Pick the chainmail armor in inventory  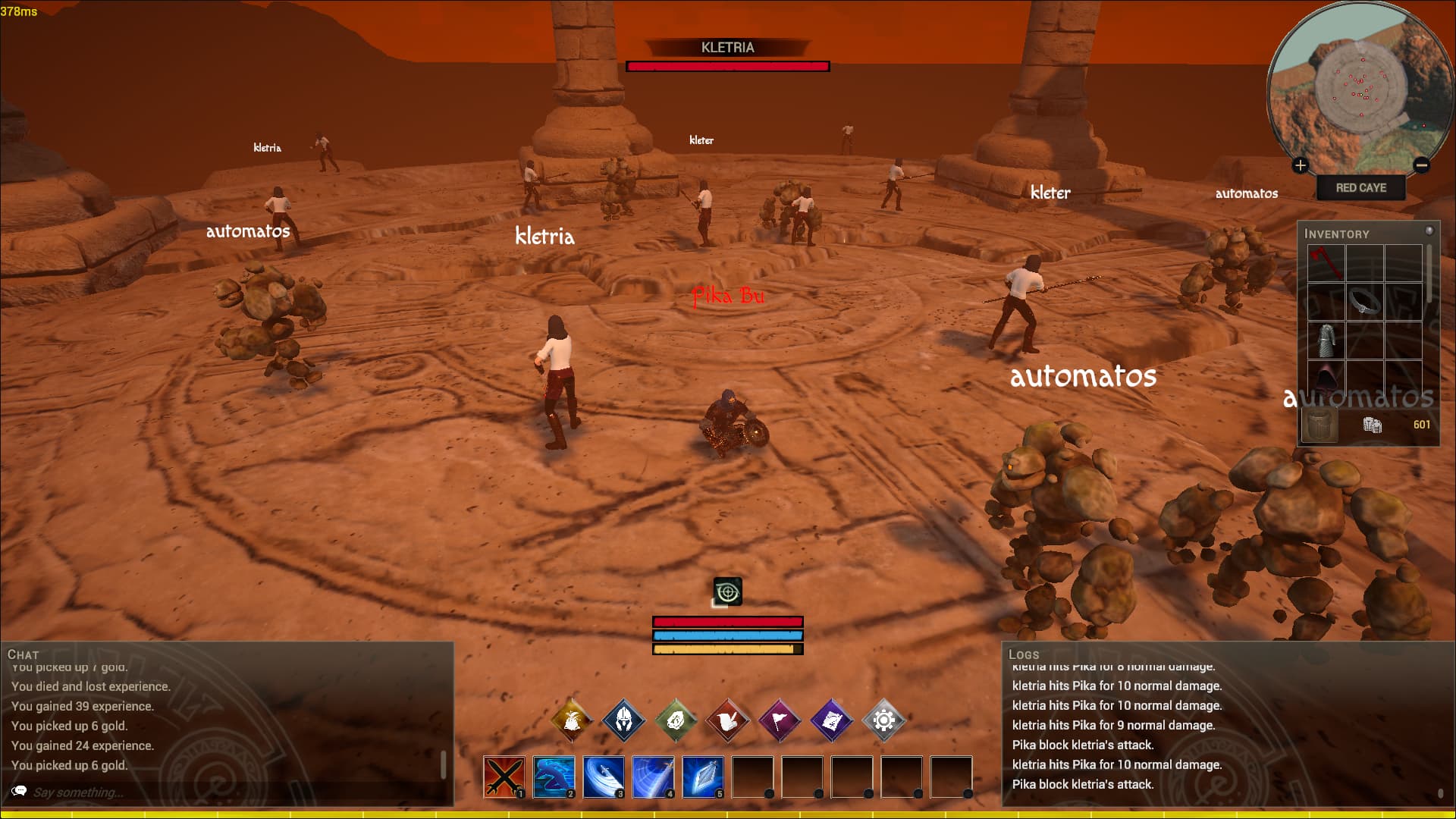(x=1326, y=340)
